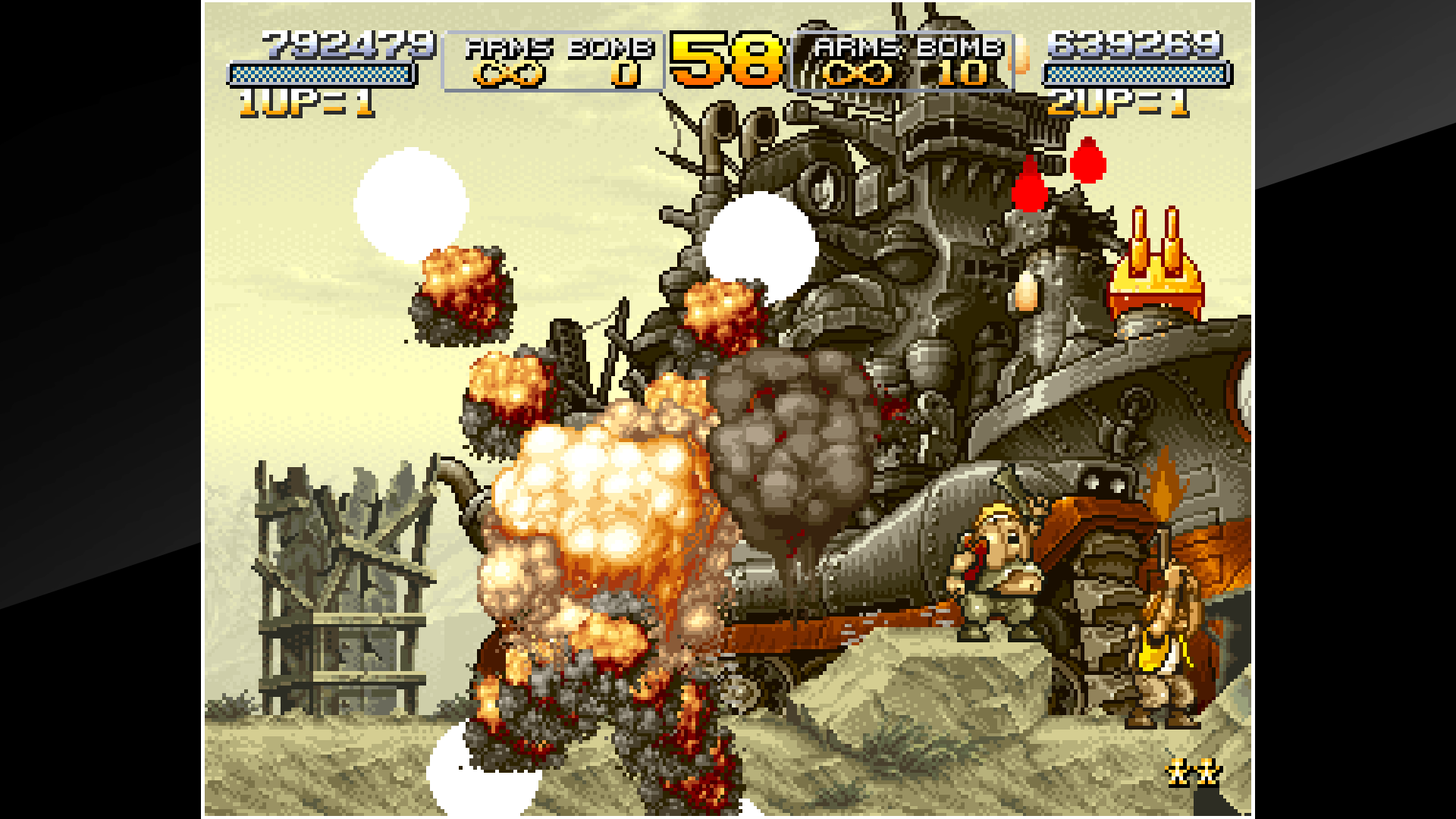Click the infinity ARMS icon for Player 1
Screen dimensions: 1456x819
pos(510,74)
